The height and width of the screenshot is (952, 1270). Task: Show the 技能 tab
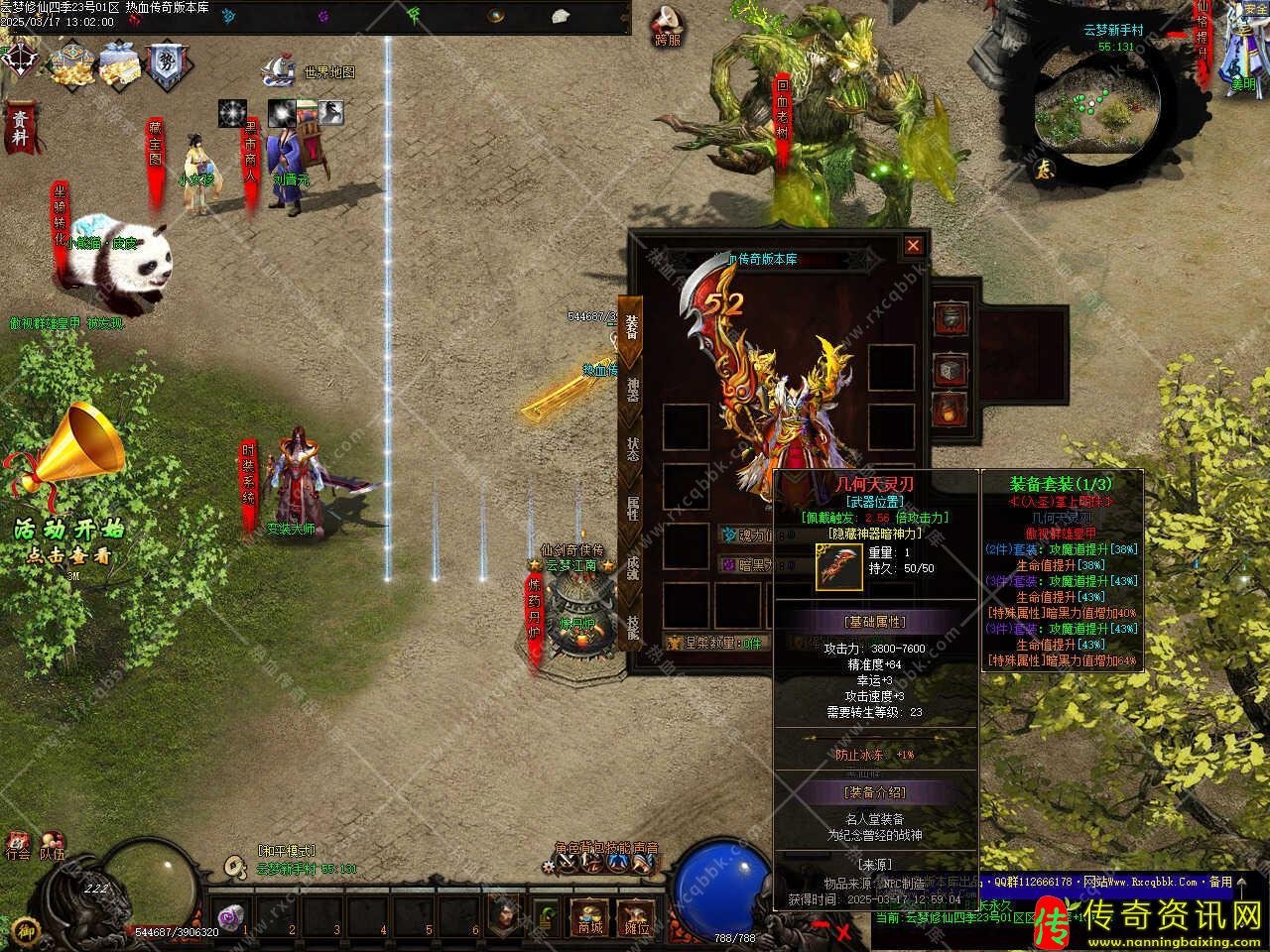pyautogui.click(x=632, y=625)
